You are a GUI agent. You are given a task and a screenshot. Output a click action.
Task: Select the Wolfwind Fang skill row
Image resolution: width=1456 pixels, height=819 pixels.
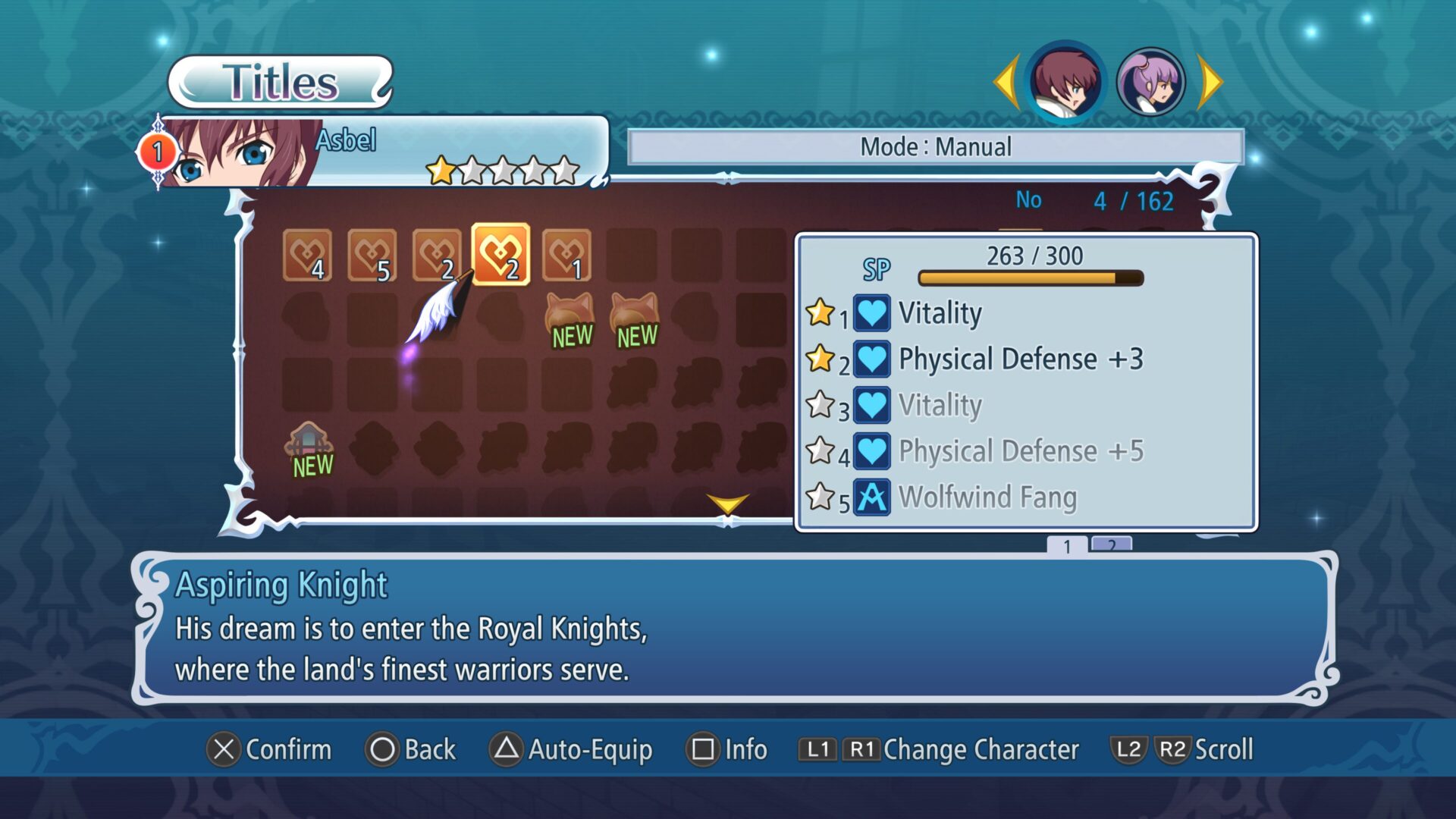coord(986,498)
